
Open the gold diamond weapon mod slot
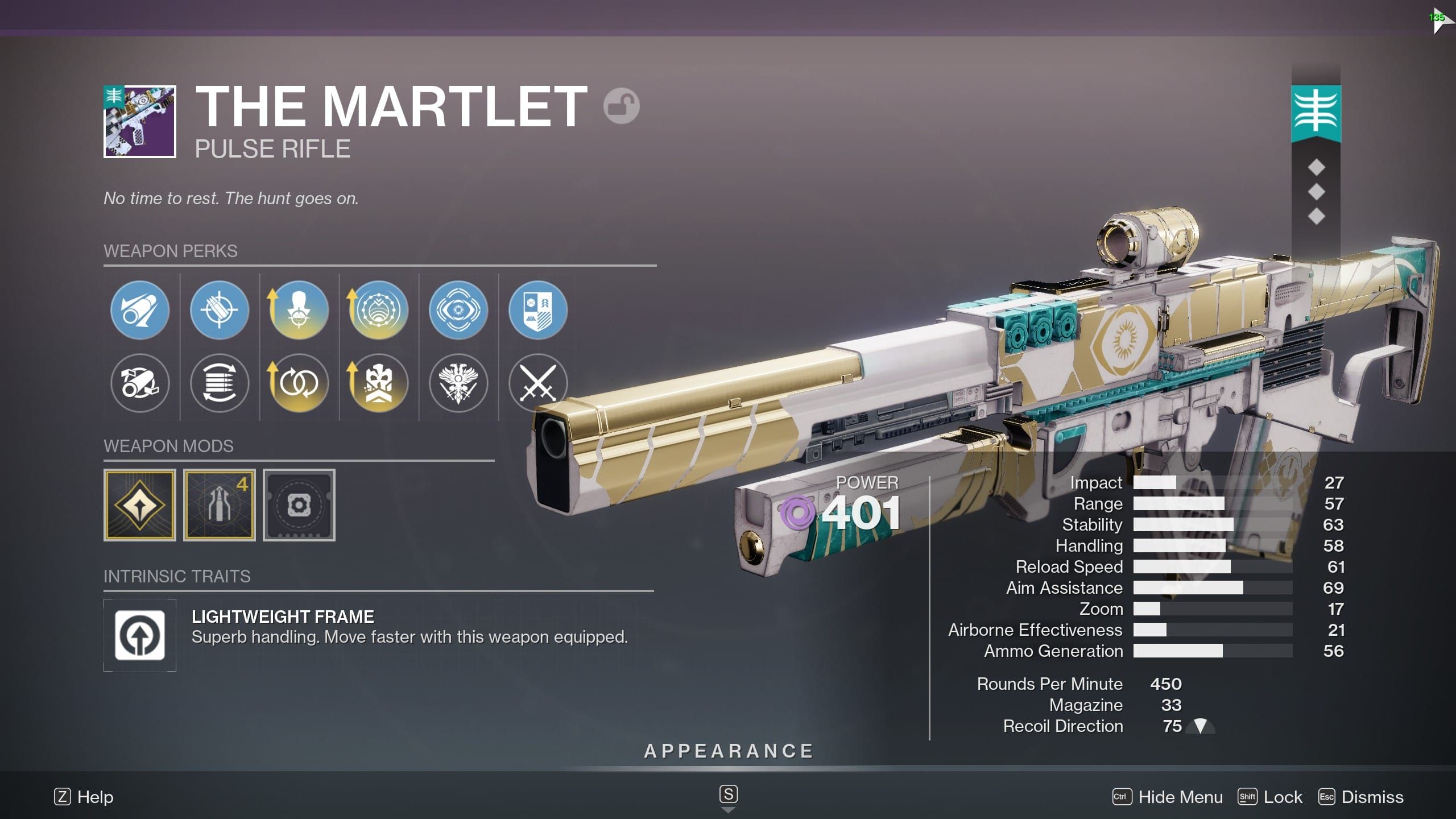(140, 505)
